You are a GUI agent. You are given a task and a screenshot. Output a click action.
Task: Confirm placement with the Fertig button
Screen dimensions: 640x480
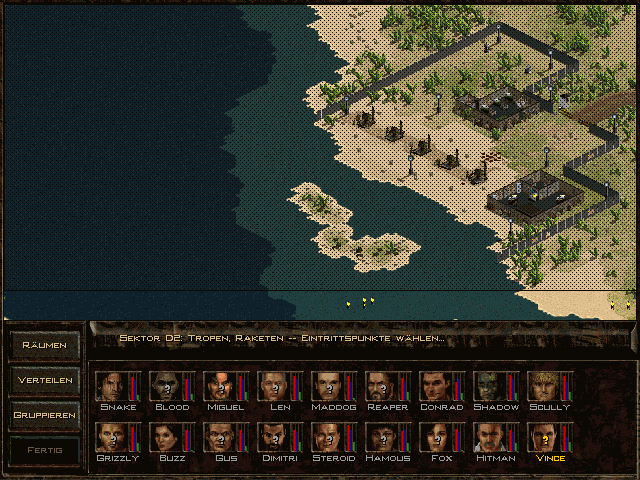[45, 449]
